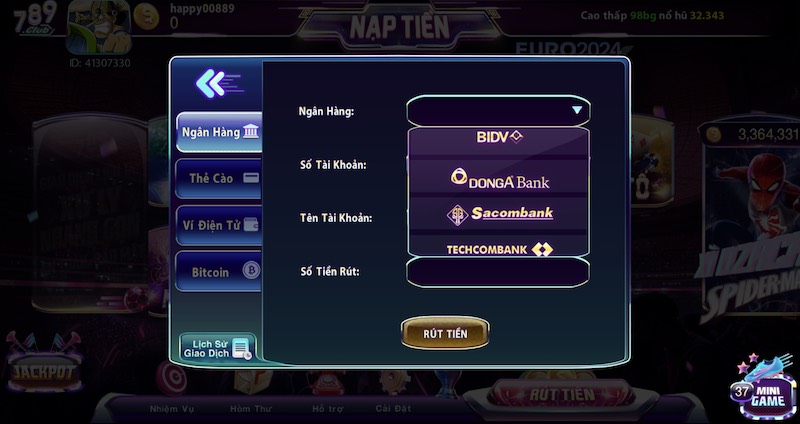Toggle the Ngân Hàng bank dropdown
This screenshot has width=800, height=424.
coord(498,110)
